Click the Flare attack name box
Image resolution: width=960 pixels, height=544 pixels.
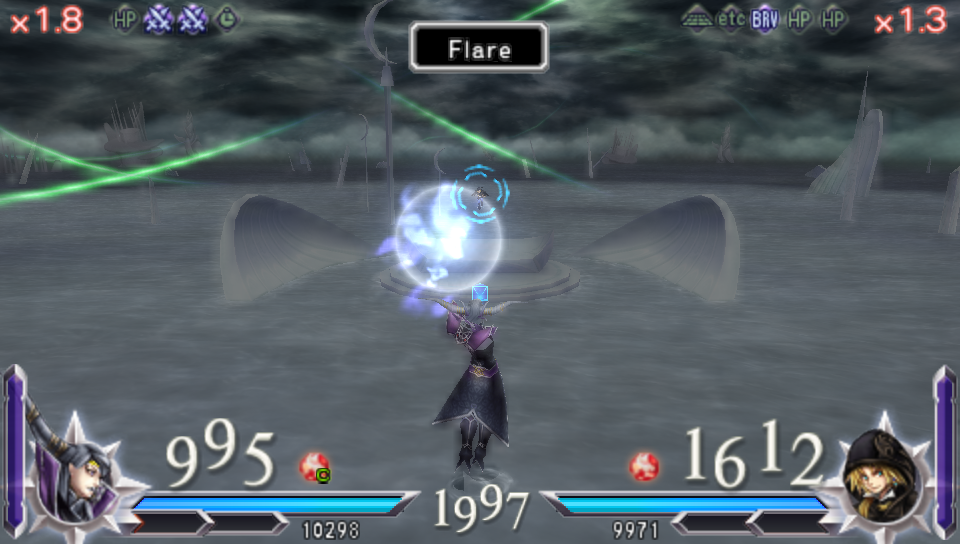click(479, 48)
